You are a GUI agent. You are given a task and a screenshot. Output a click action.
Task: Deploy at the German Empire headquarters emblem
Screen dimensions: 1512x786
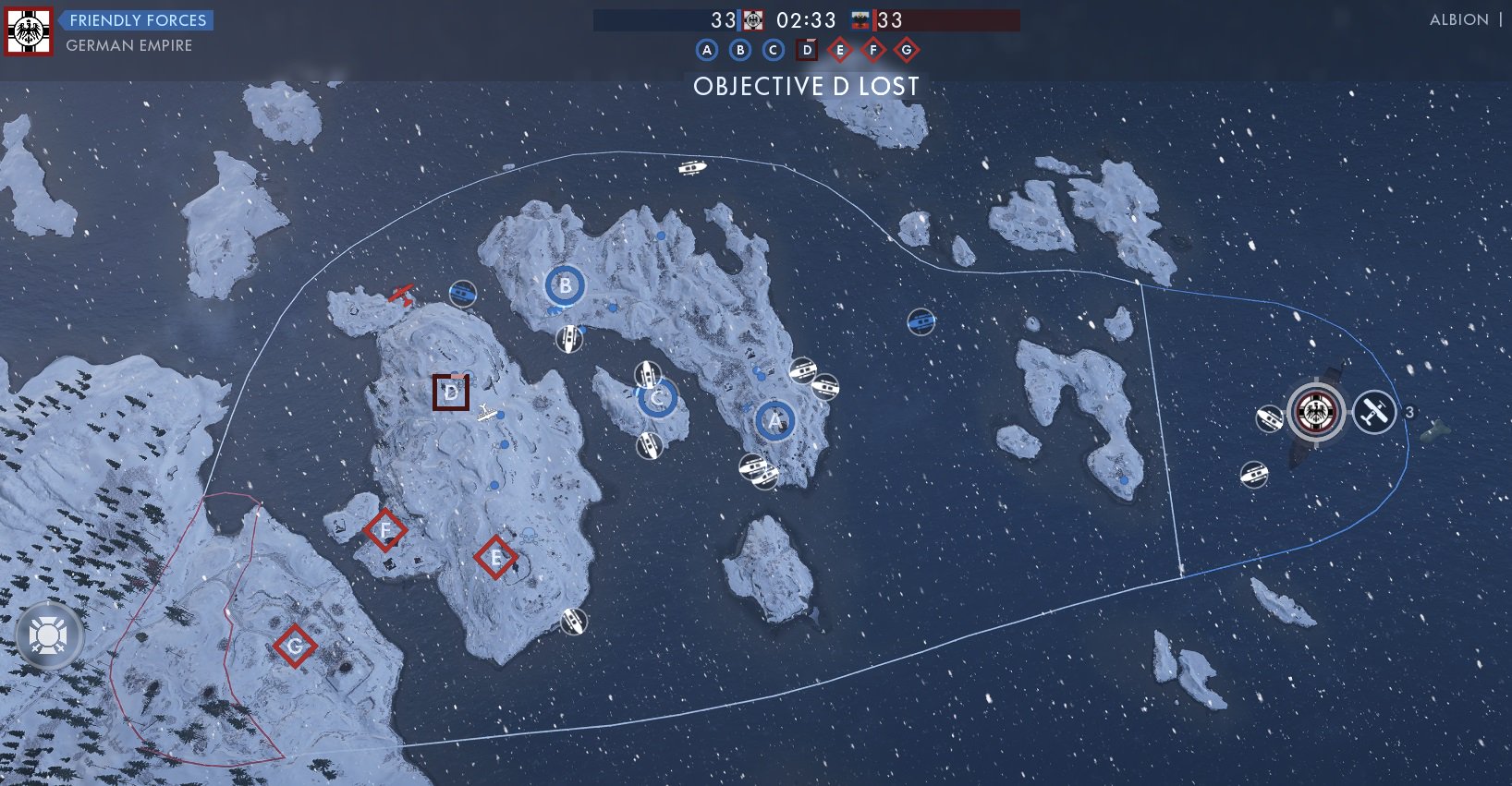point(1316,412)
